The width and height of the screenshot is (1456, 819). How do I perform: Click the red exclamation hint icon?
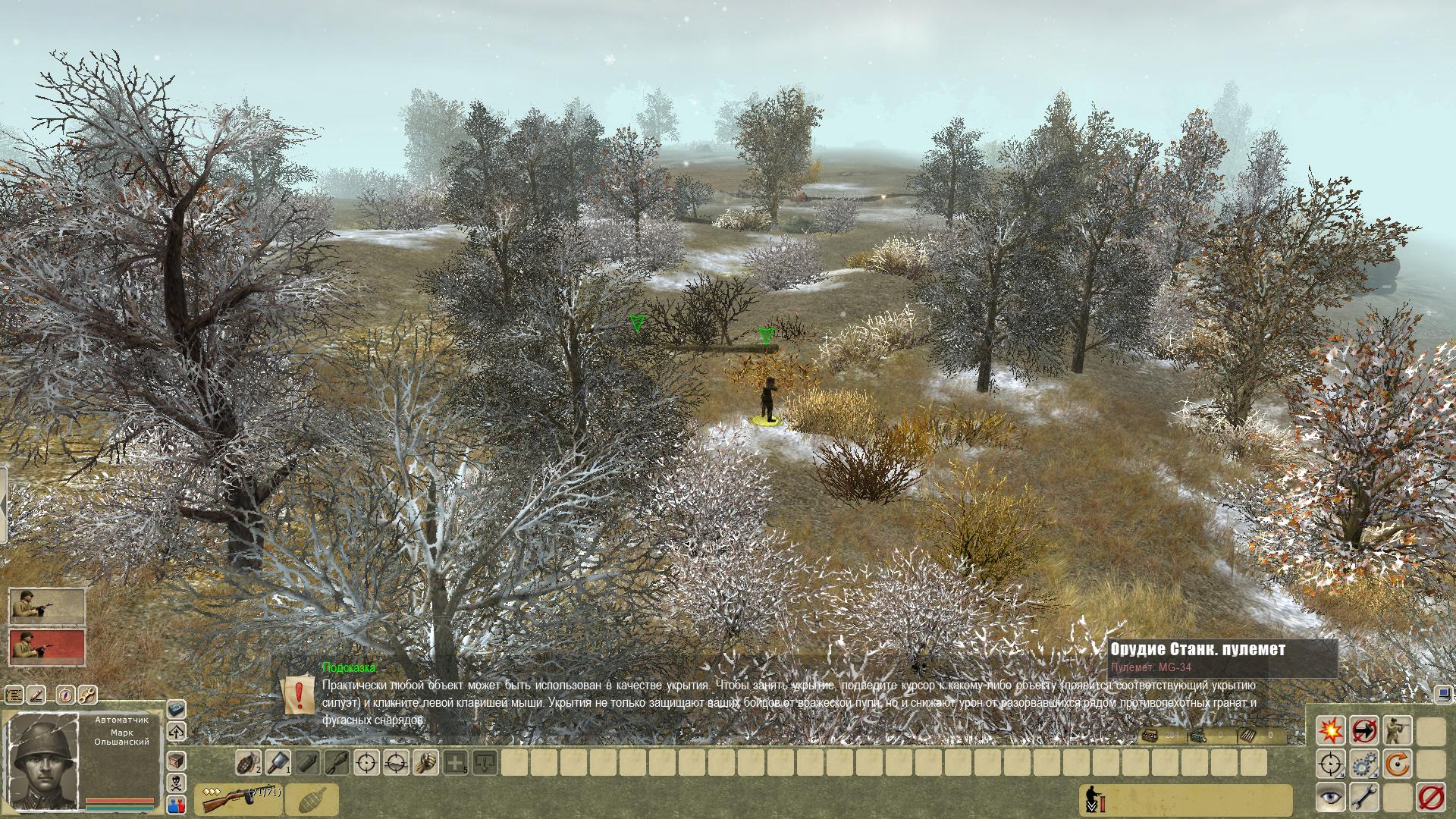299,695
